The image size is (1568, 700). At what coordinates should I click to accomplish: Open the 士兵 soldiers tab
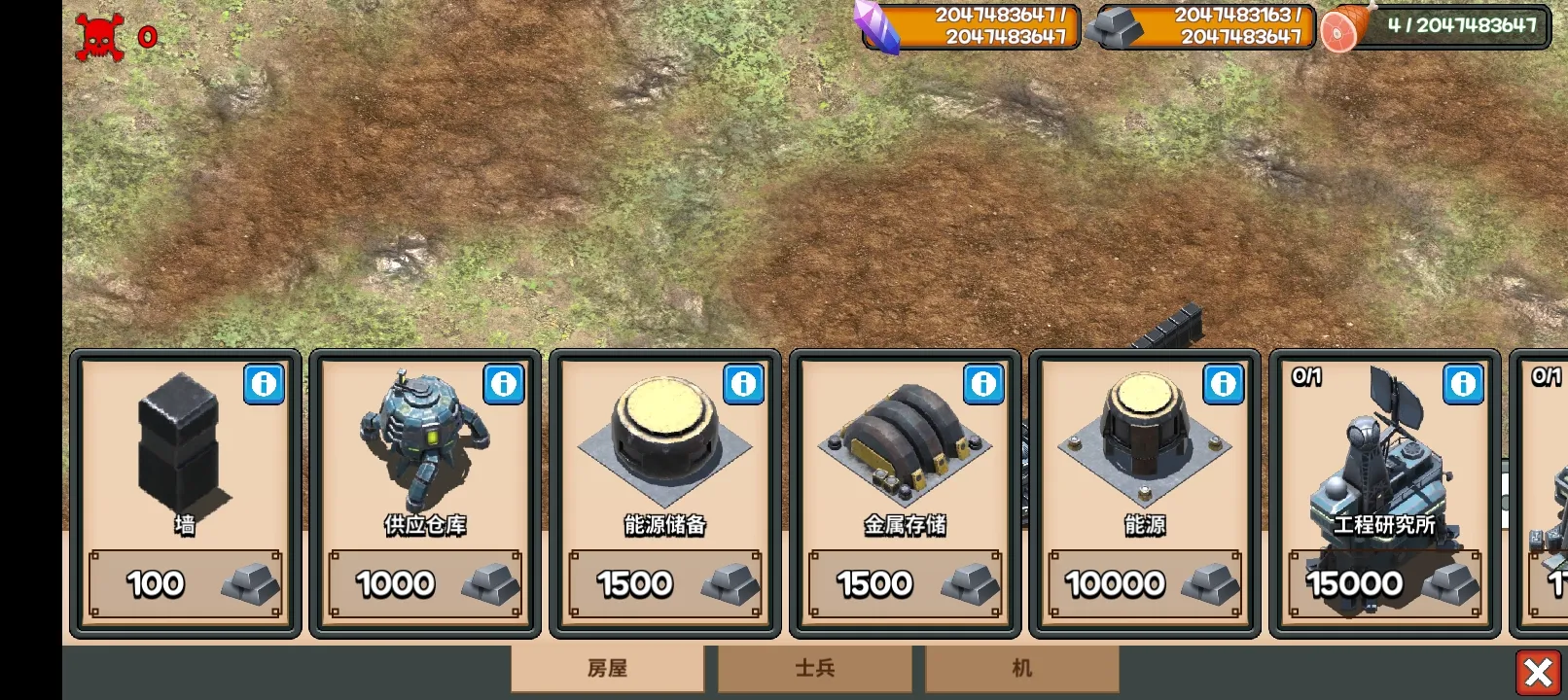(x=815, y=669)
